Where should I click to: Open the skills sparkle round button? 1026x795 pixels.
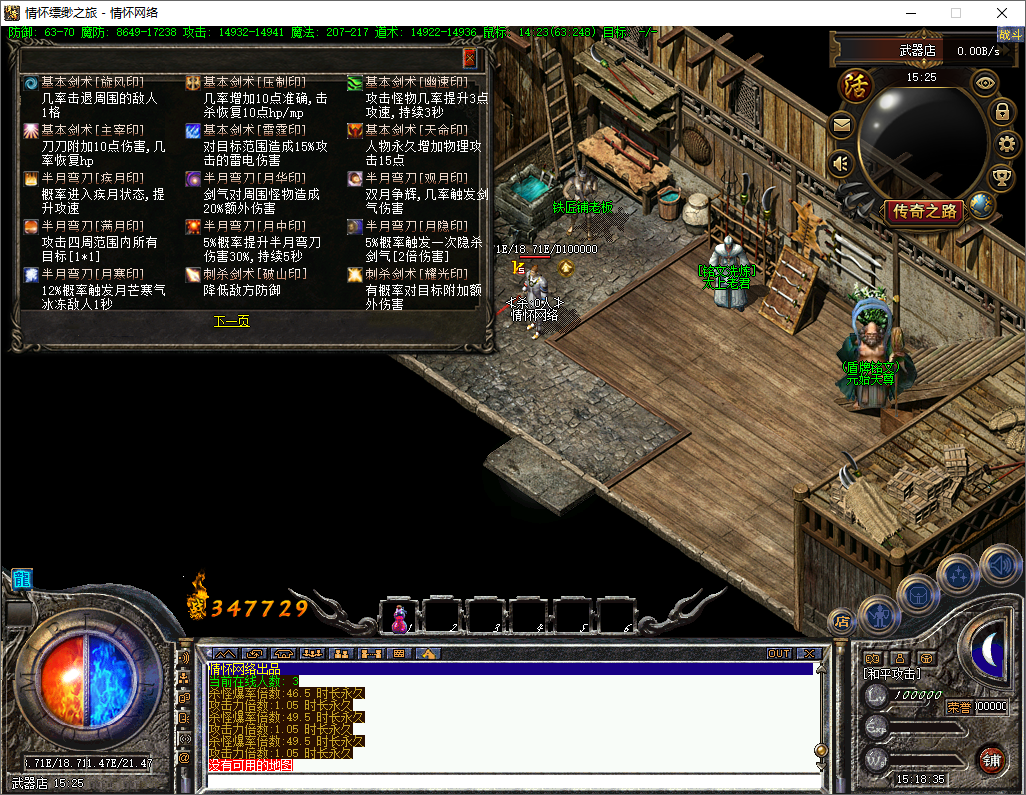[x=958, y=575]
